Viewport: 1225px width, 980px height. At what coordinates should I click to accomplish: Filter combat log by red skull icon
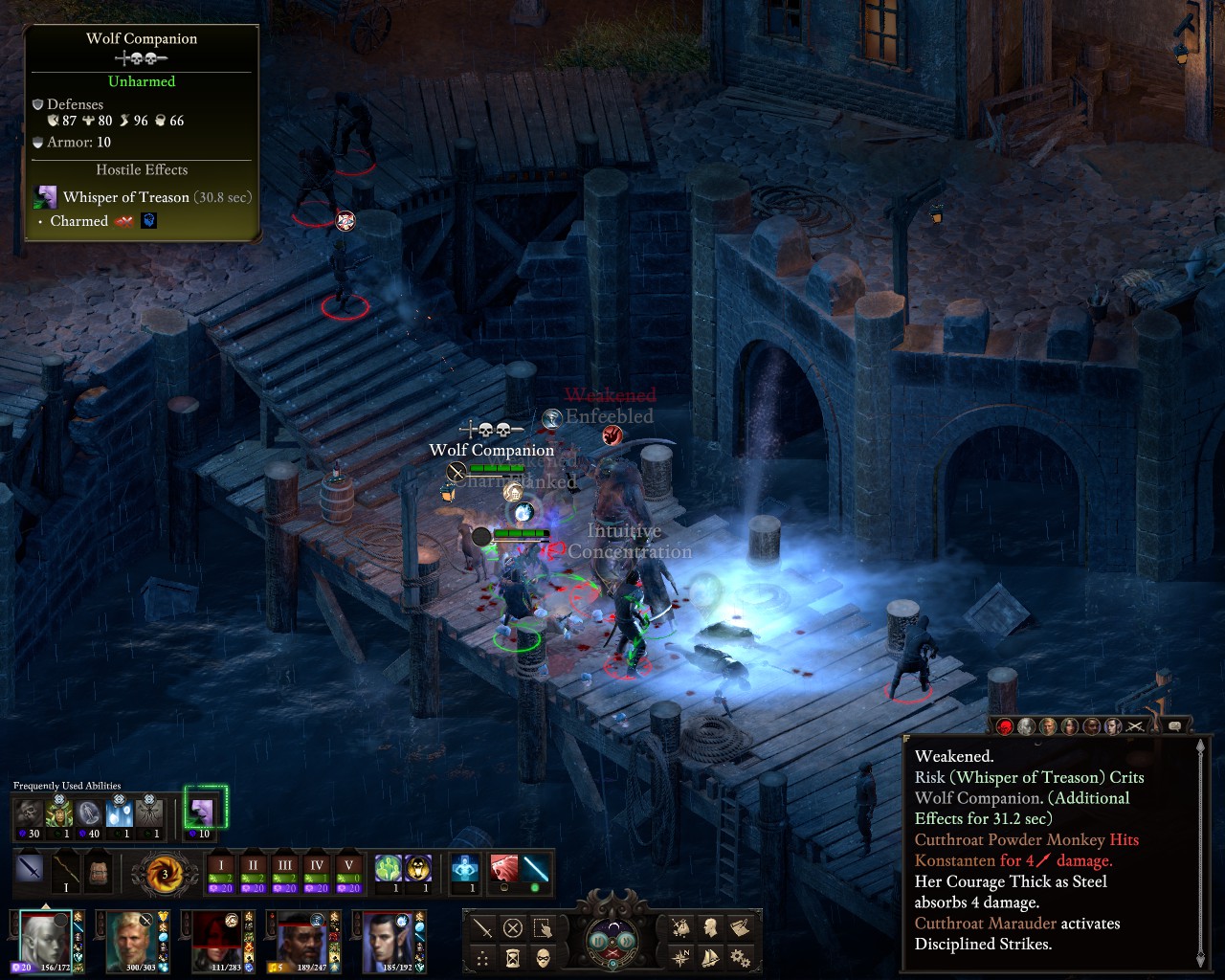(x=1005, y=727)
